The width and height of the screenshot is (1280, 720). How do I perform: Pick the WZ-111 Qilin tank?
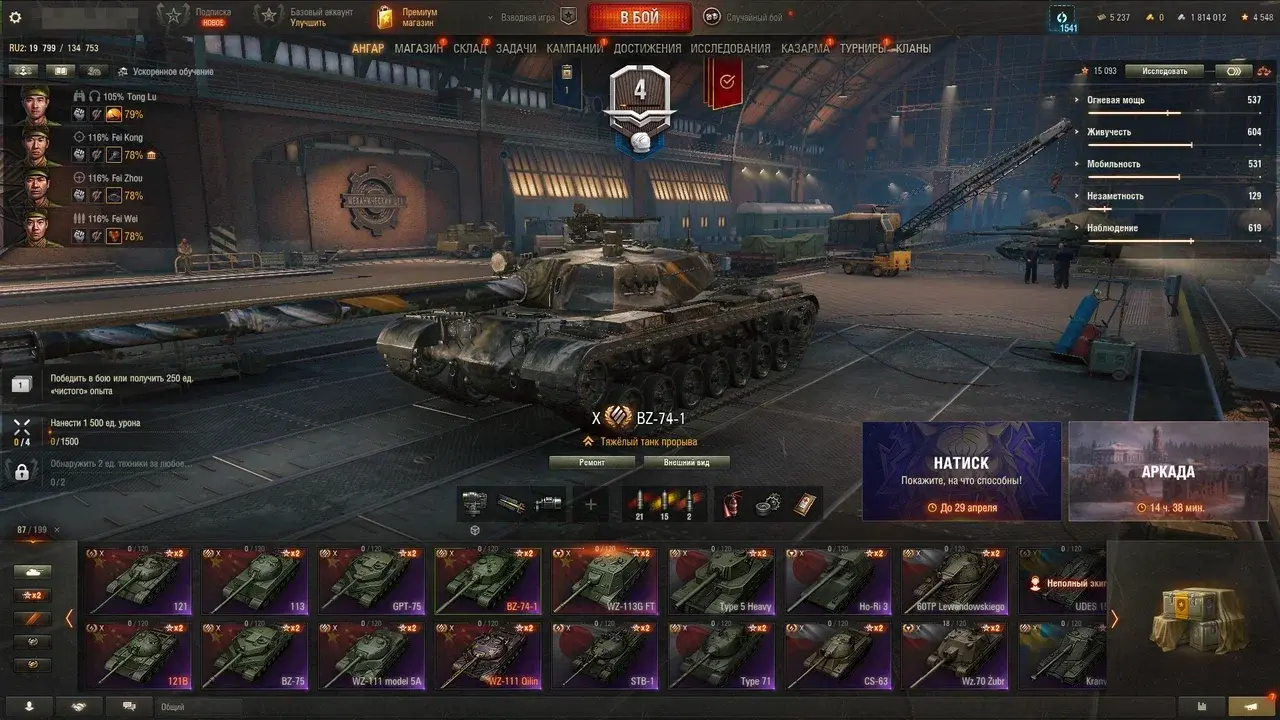coord(487,655)
